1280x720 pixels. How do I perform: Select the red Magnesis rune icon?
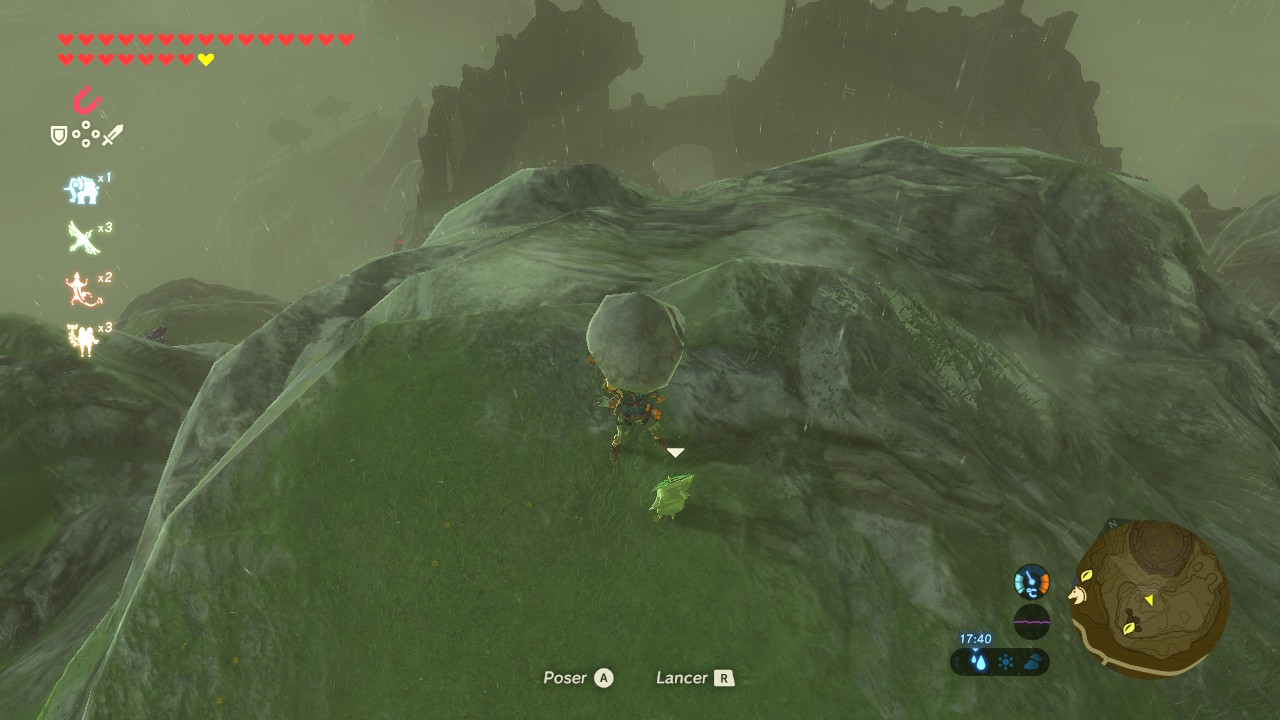[87, 101]
